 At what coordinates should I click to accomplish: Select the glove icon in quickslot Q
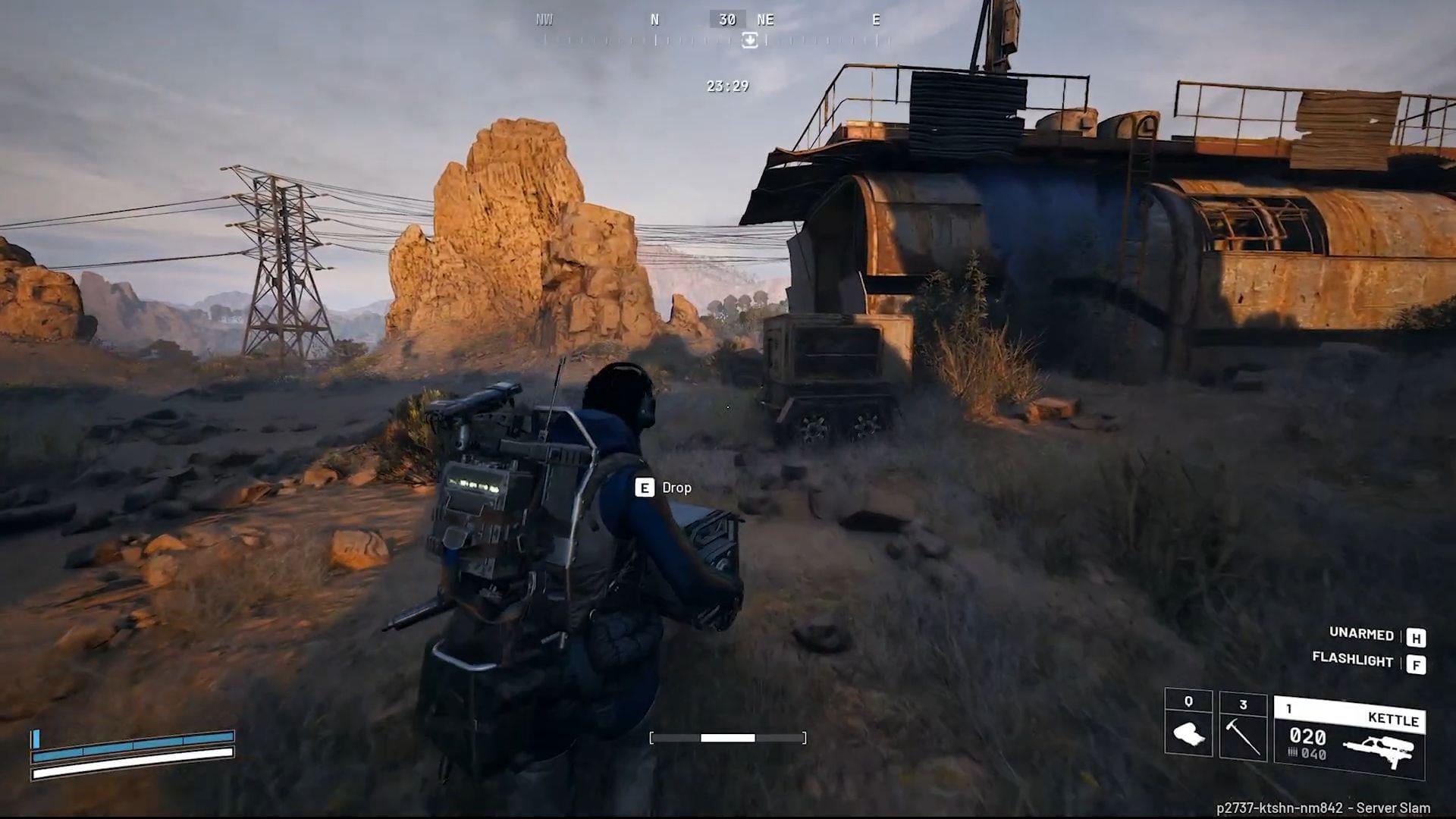[1191, 734]
